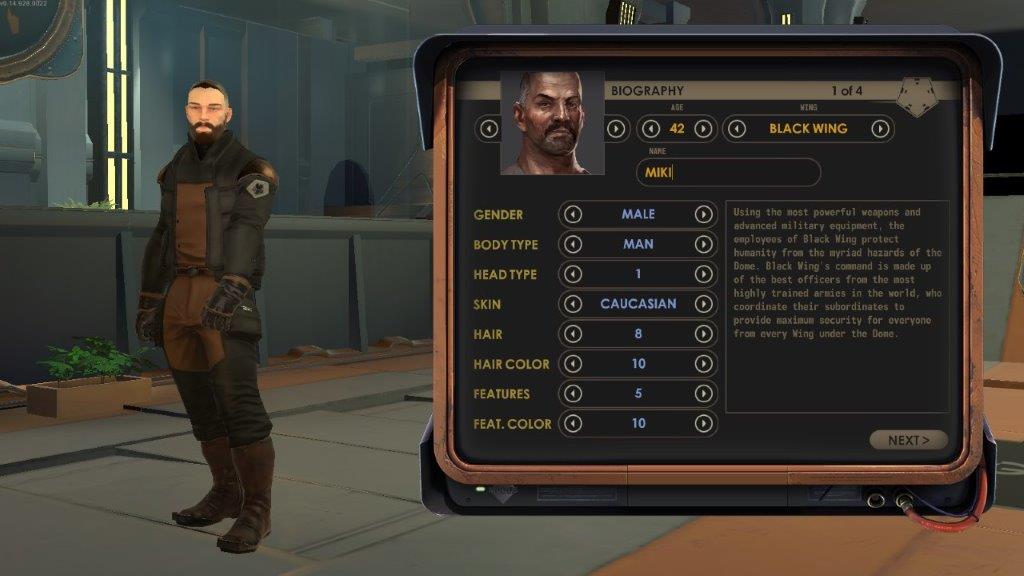Switch to the previous Wing option
This screenshot has width=1024, height=576.
(737, 128)
